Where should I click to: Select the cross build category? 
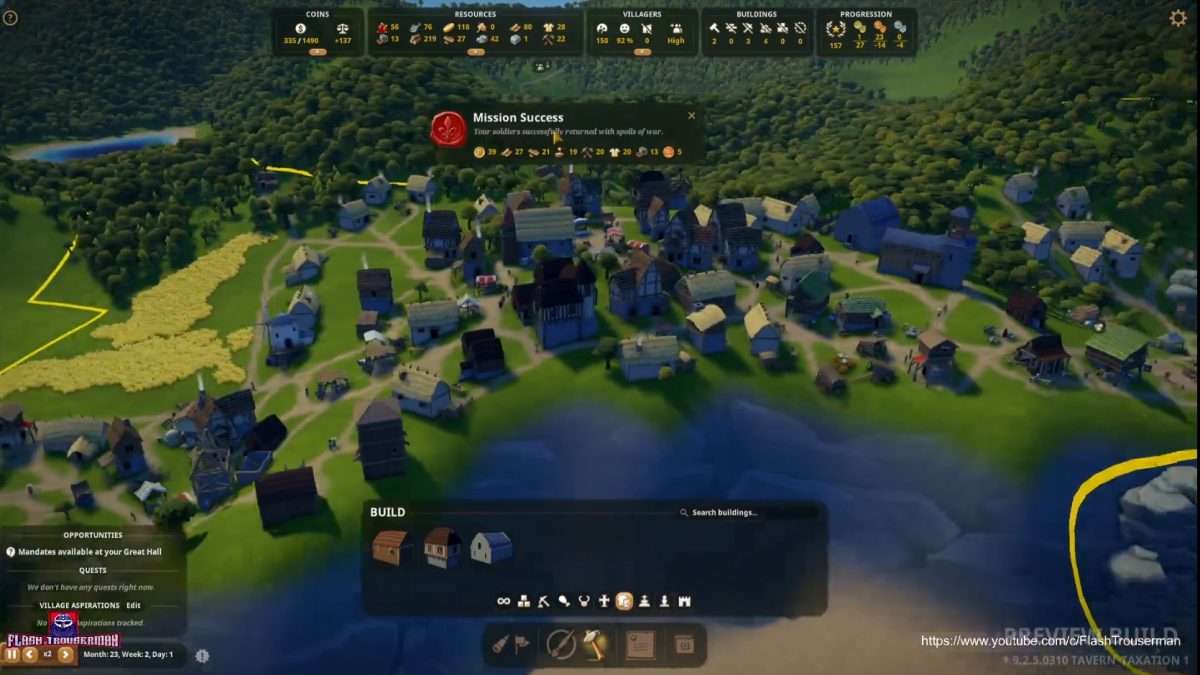(604, 601)
